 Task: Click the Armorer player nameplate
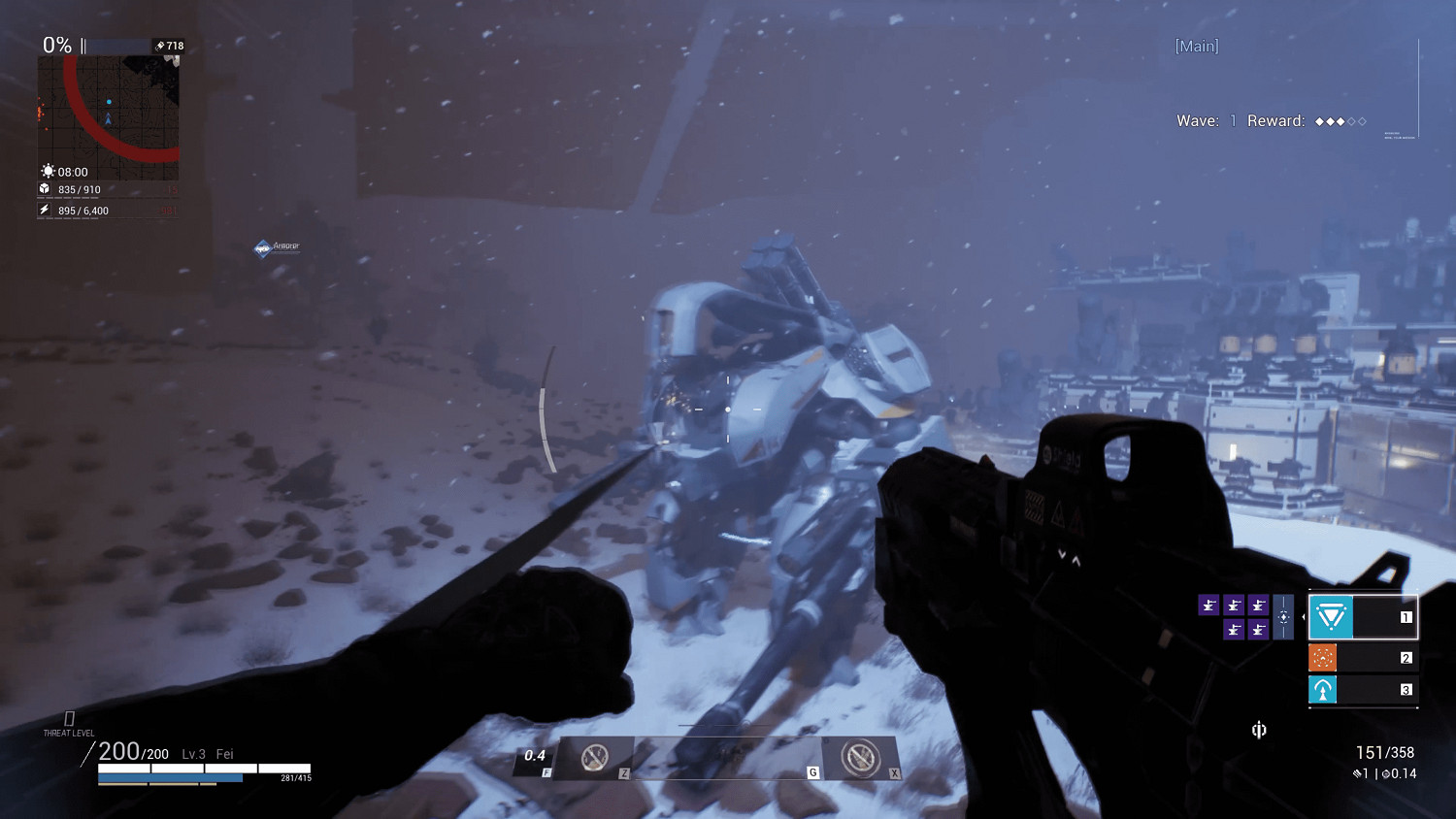tap(278, 247)
